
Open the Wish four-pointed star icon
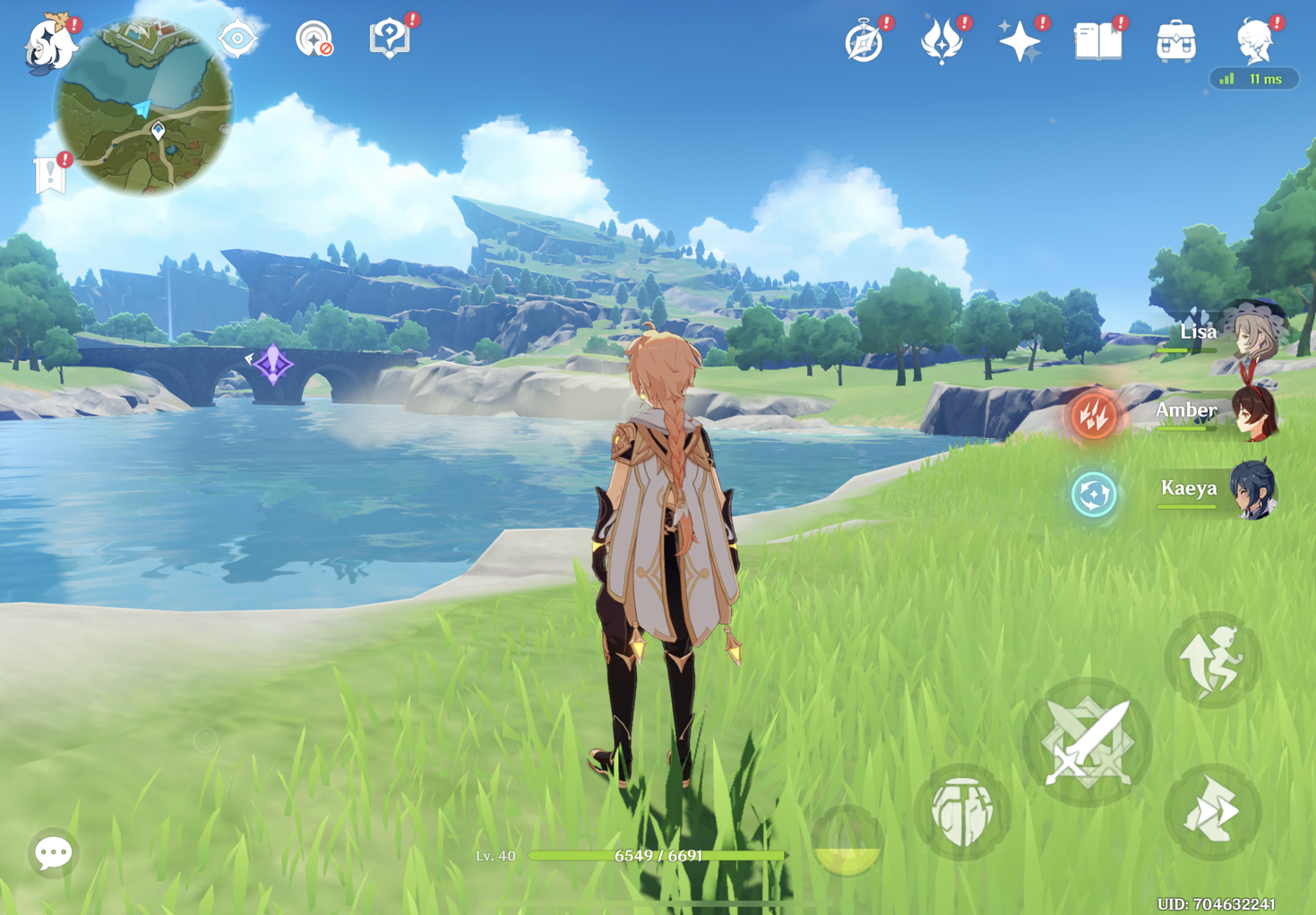tap(1019, 42)
